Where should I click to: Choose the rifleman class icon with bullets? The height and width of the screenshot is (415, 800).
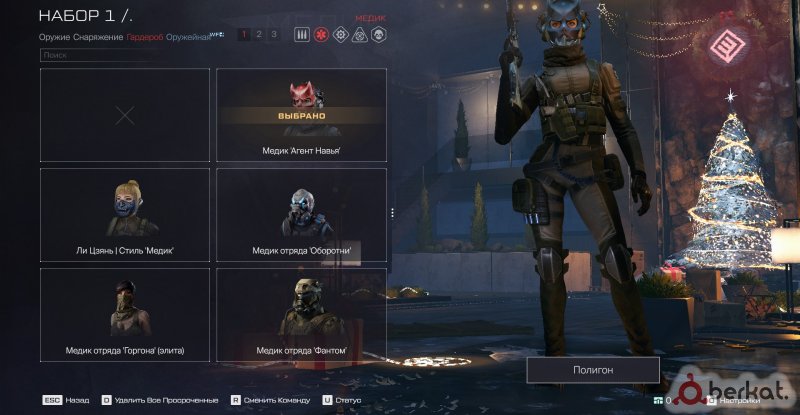pyautogui.click(x=302, y=34)
